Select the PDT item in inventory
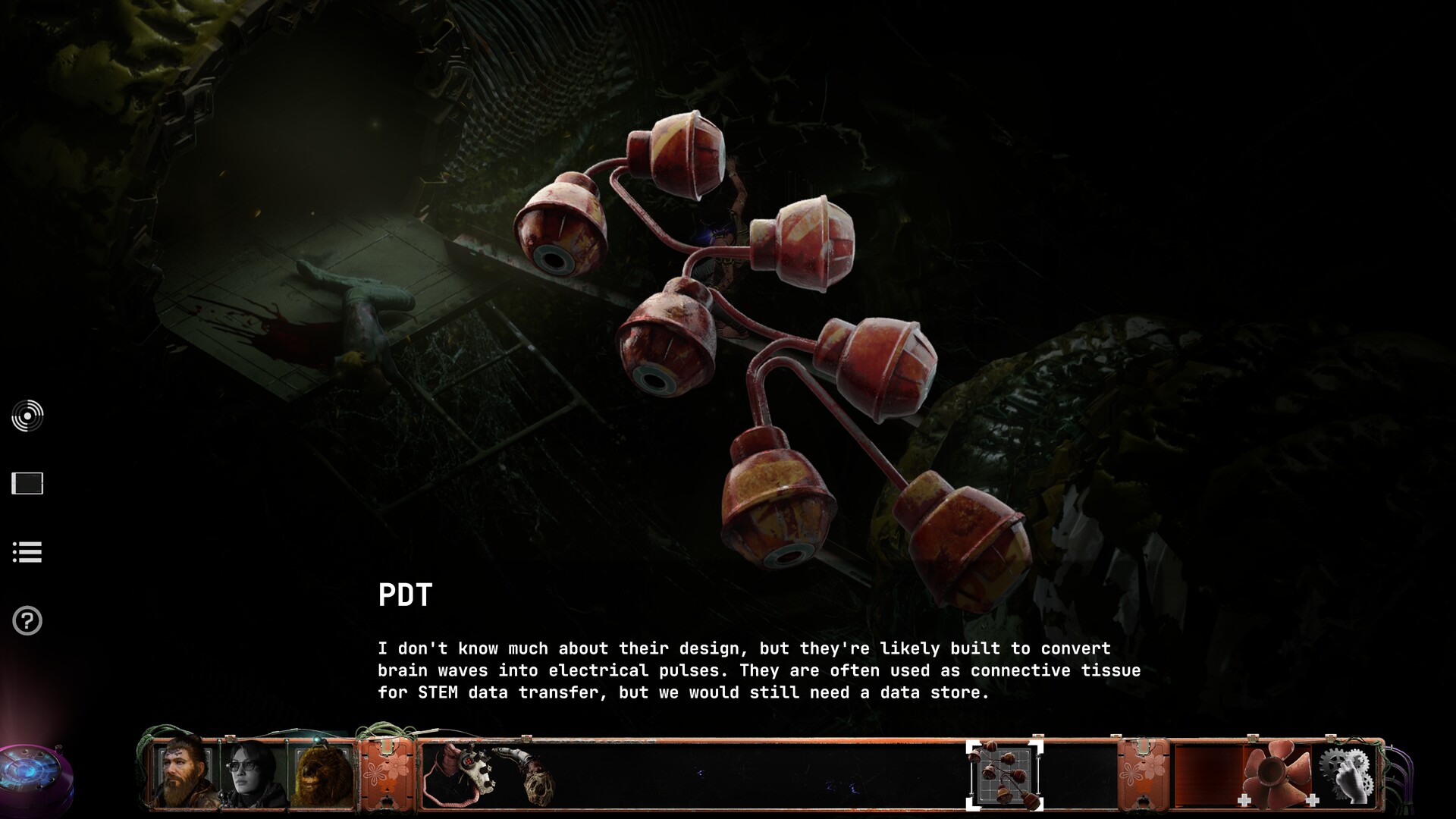Image resolution: width=1456 pixels, height=819 pixels. [1004, 775]
